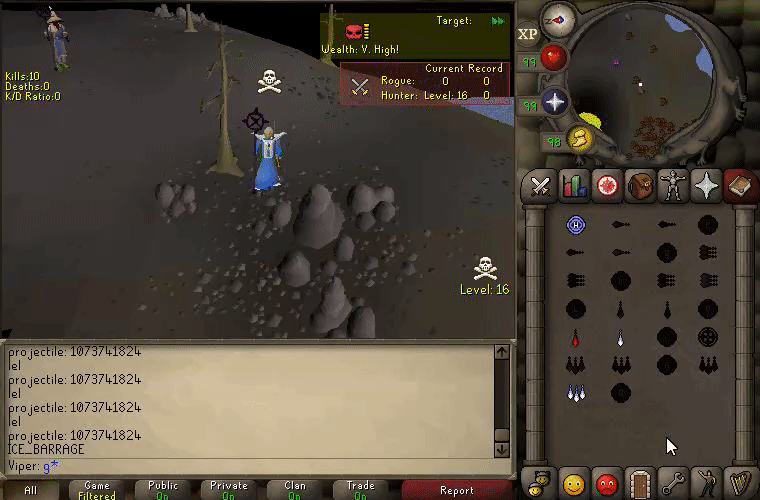Viewport: 760px width, 500px height.
Task: Open the Settings wrench tab
Action: [672, 484]
